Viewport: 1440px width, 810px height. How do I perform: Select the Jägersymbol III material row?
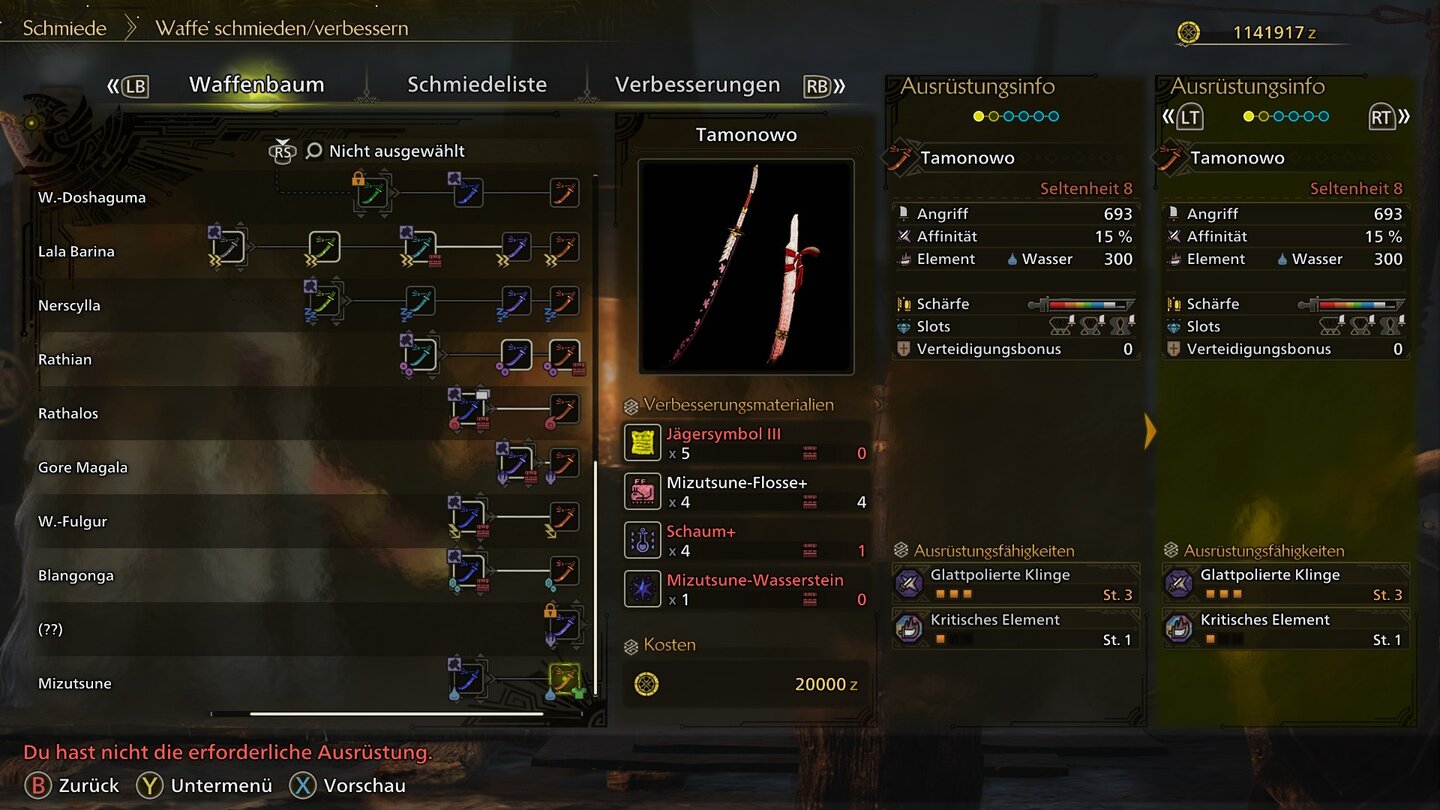[x=745, y=443]
